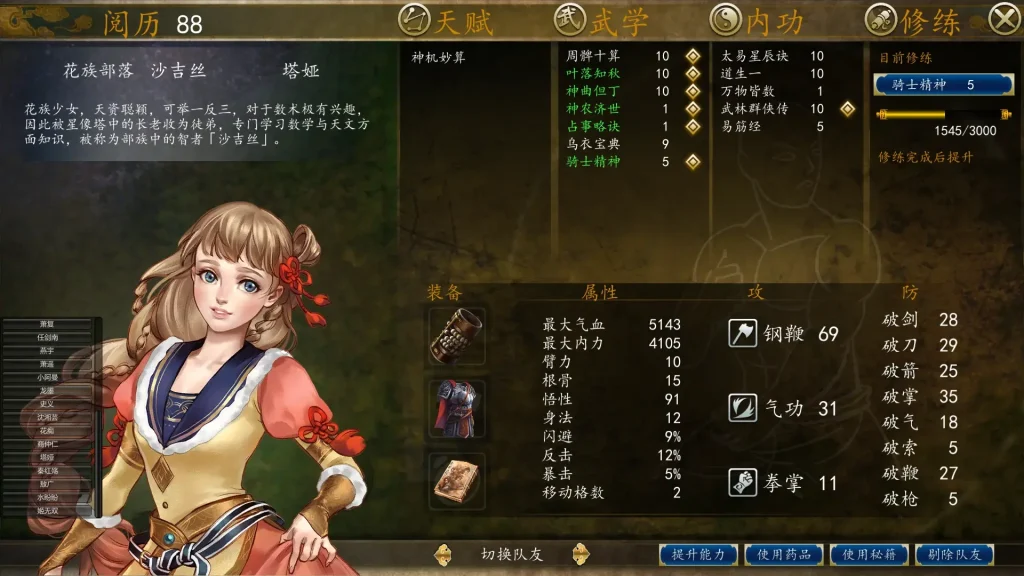Show the 修练 training tab
The image size is (1024, 576).
[913, 20]
